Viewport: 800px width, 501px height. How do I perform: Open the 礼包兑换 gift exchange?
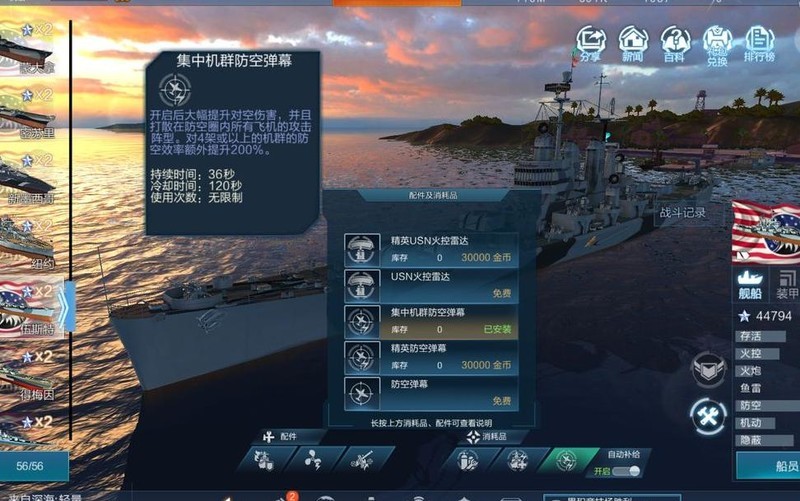coord(717,45)
